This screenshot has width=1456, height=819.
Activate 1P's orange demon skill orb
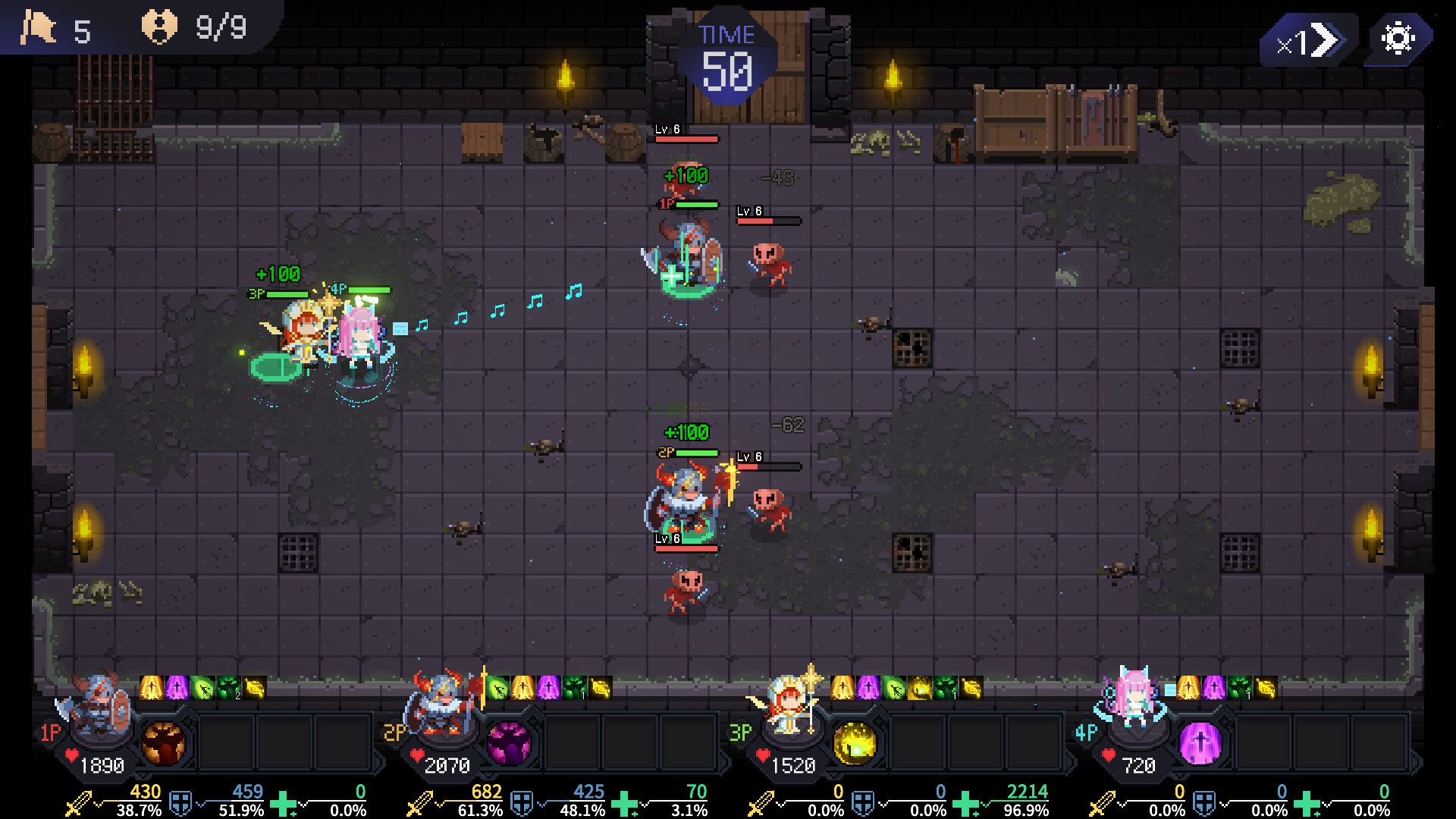tap(163, 742)
